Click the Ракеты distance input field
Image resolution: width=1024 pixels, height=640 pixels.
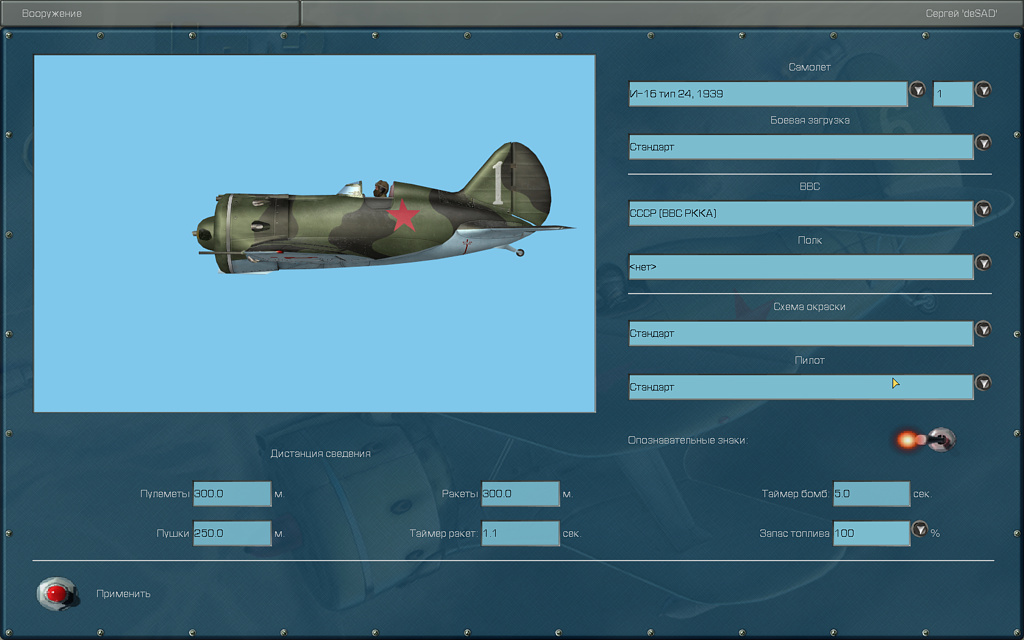(x=520, y=494)
